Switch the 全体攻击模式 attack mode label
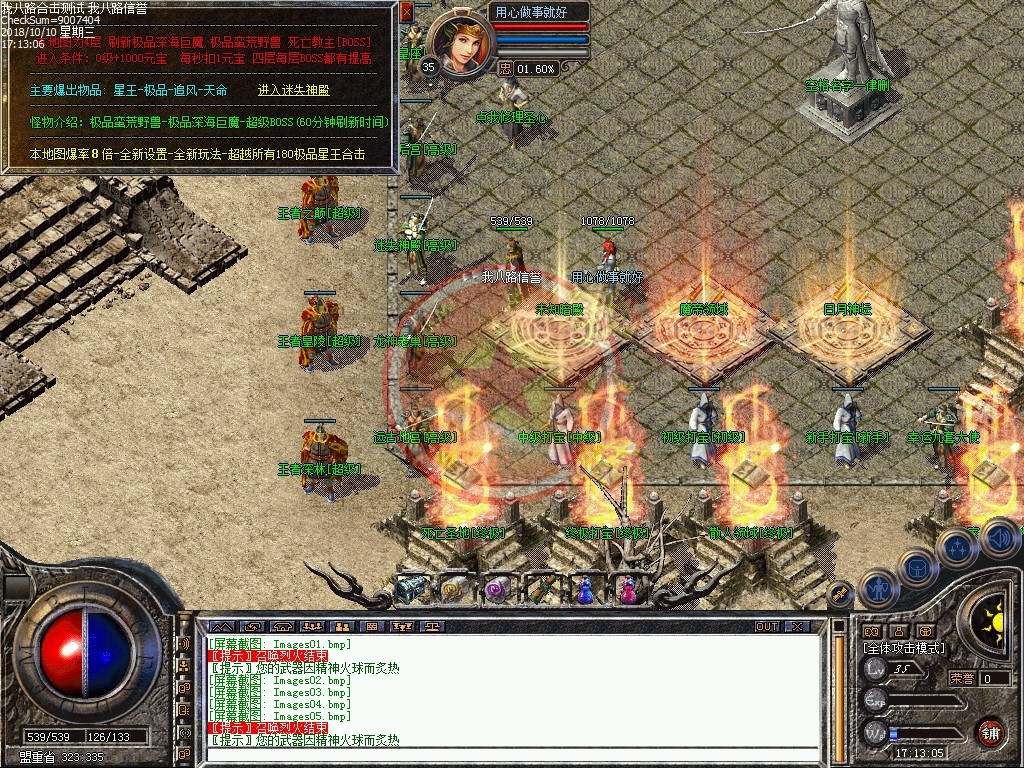Screen dimensions: 1024x768 (904, 648)
